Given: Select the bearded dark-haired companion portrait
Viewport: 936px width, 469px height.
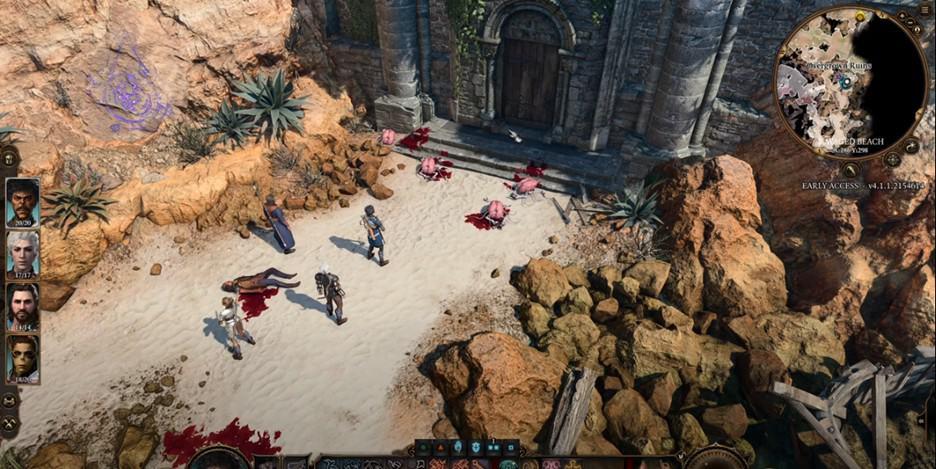Looking at the screenshot, I should (22, 306).
